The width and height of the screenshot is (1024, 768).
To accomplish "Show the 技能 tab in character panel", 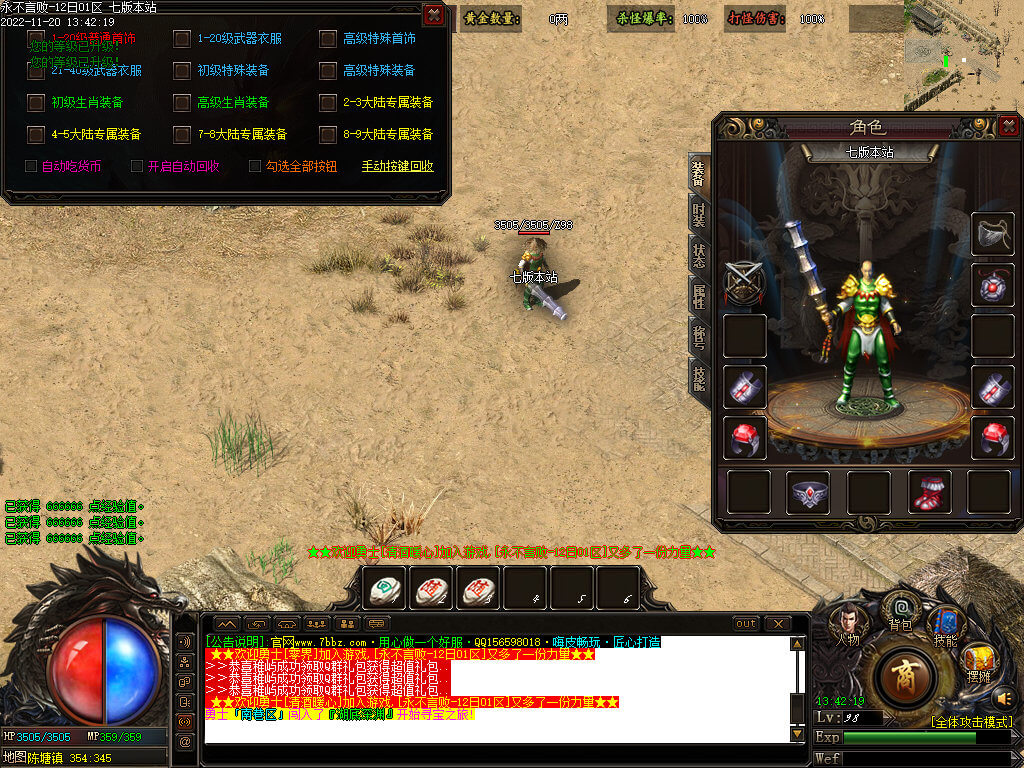I will point(699,376).
